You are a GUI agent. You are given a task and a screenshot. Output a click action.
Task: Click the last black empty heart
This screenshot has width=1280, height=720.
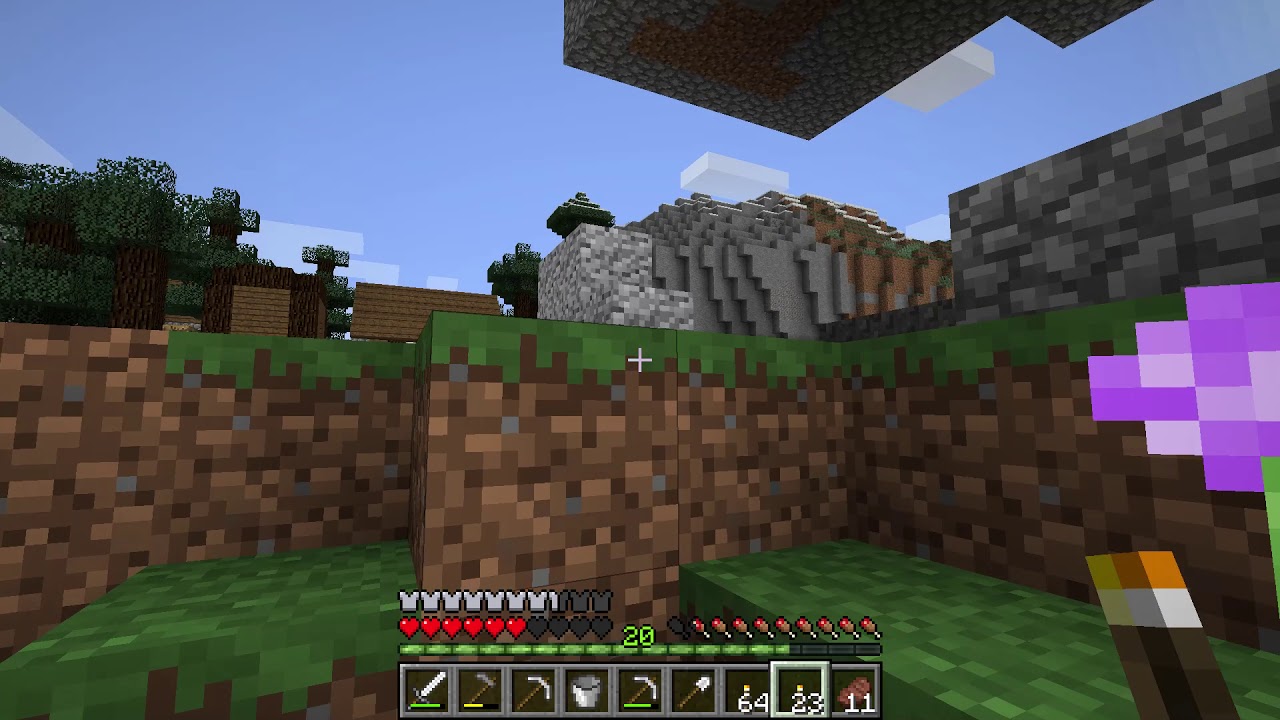[600, 627]
